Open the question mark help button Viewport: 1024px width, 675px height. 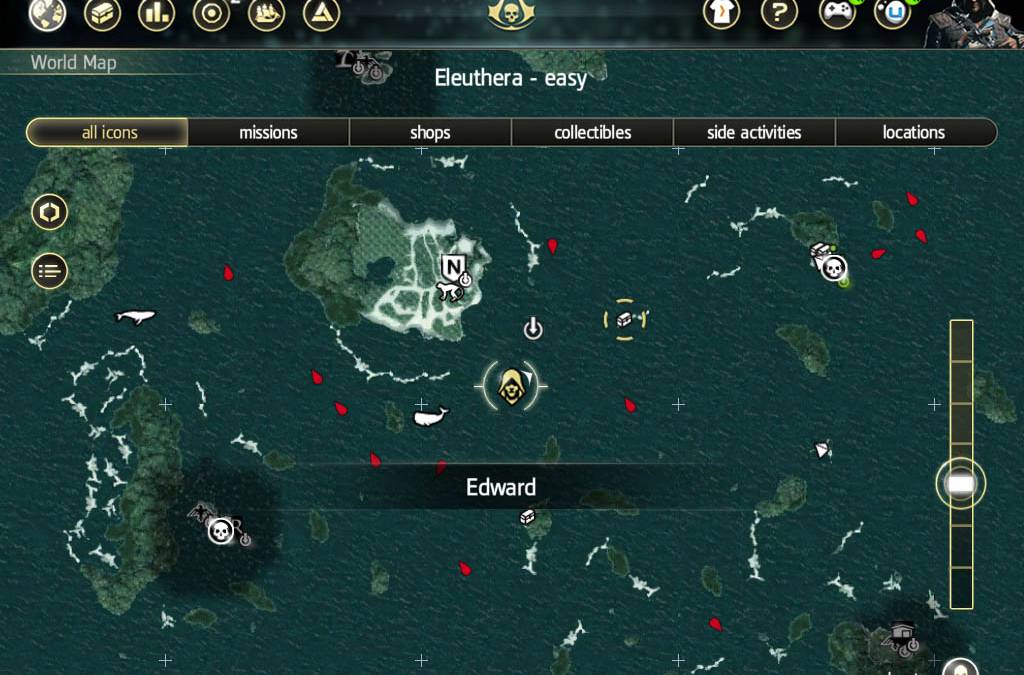779,14
